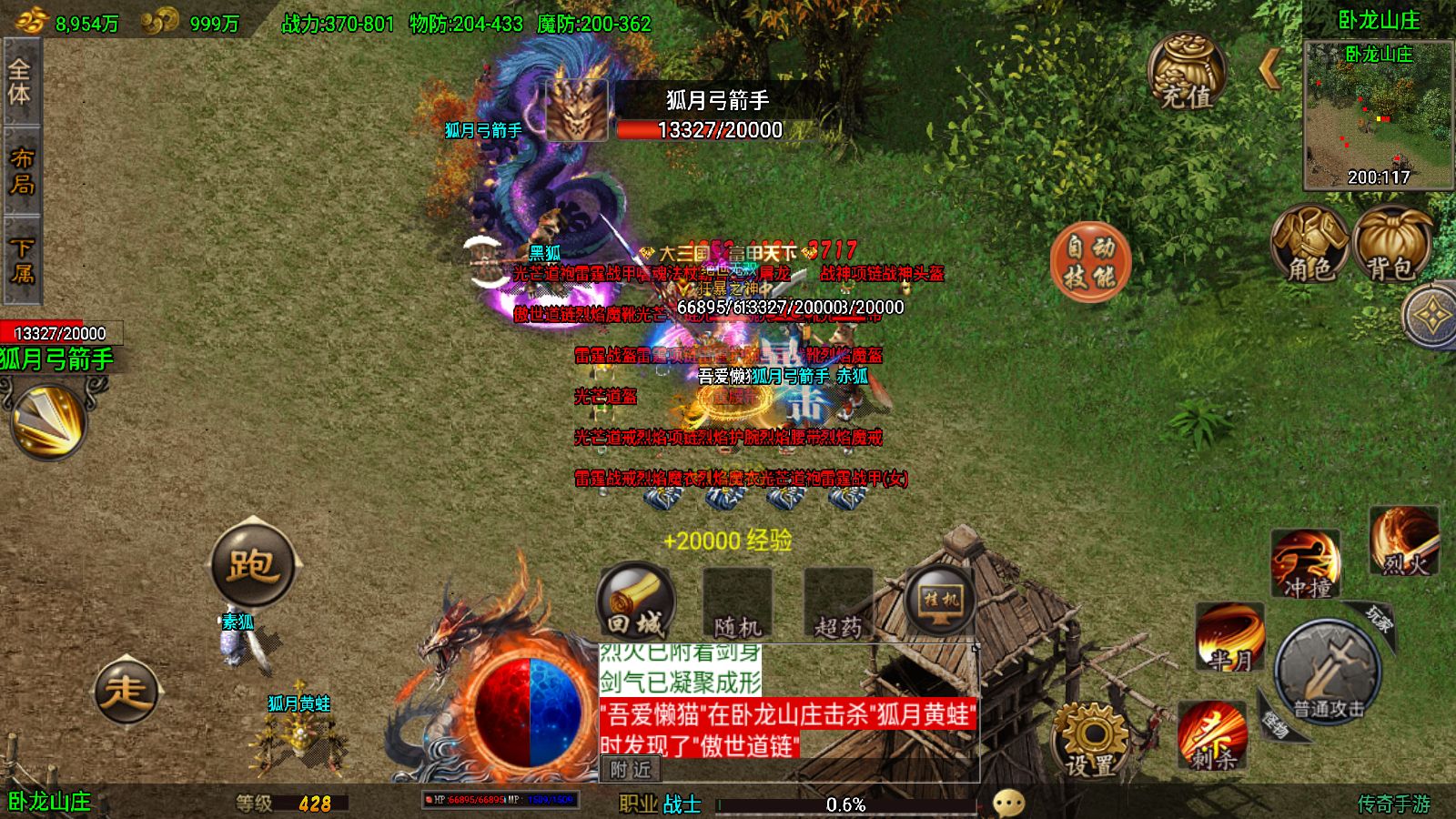The height and width of the screenshot is (819, 1456).
Task: Click the 超药 potion icon
Action: tap(837, 601)
